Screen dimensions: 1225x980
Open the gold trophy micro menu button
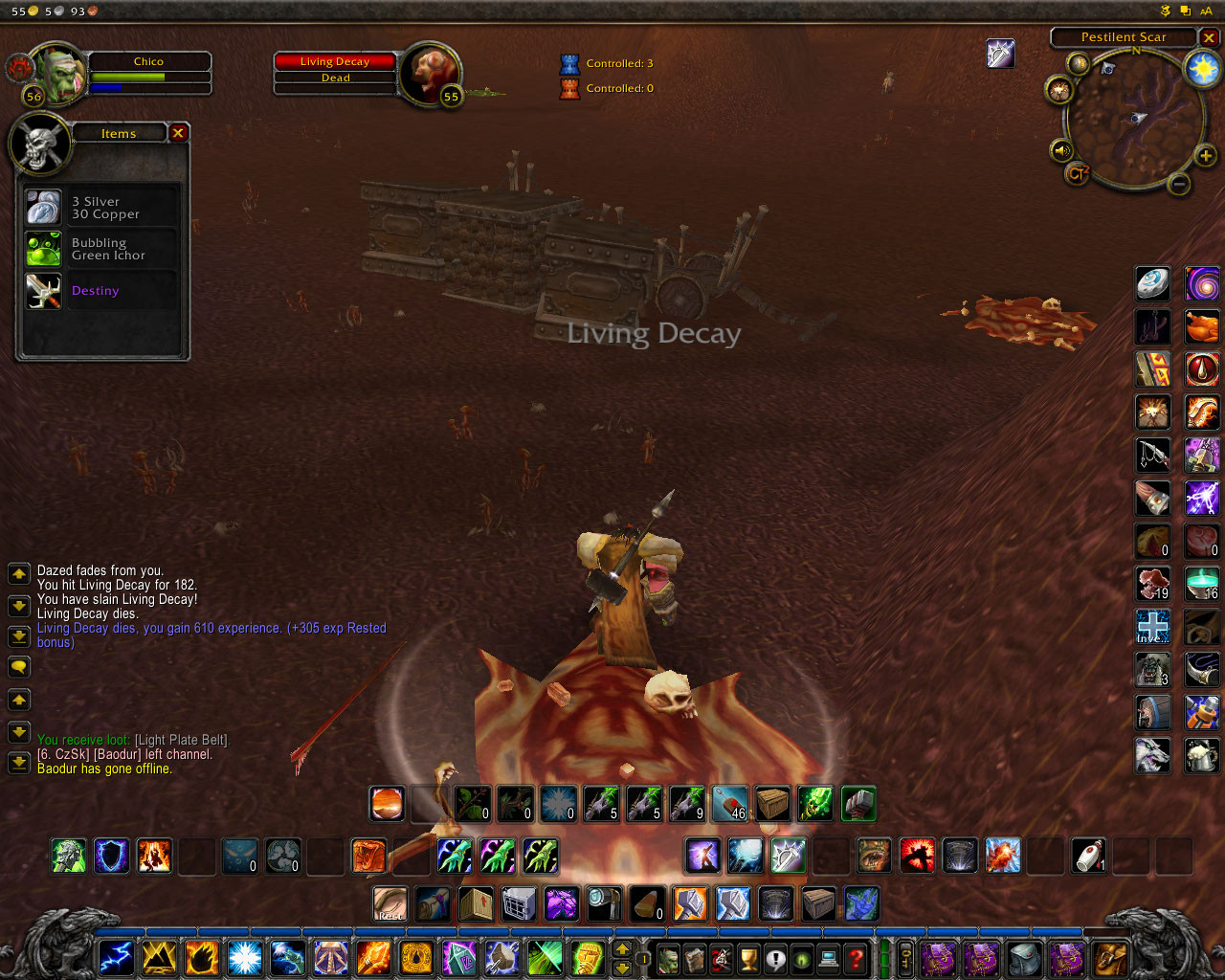coord(748,957)
